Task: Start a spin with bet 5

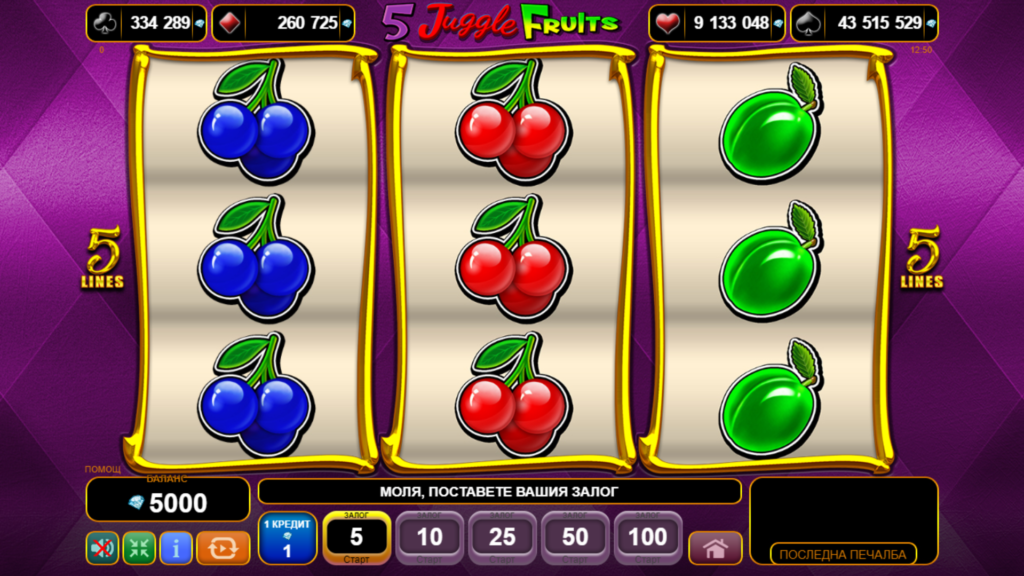Action: click(x=356, y=538)
